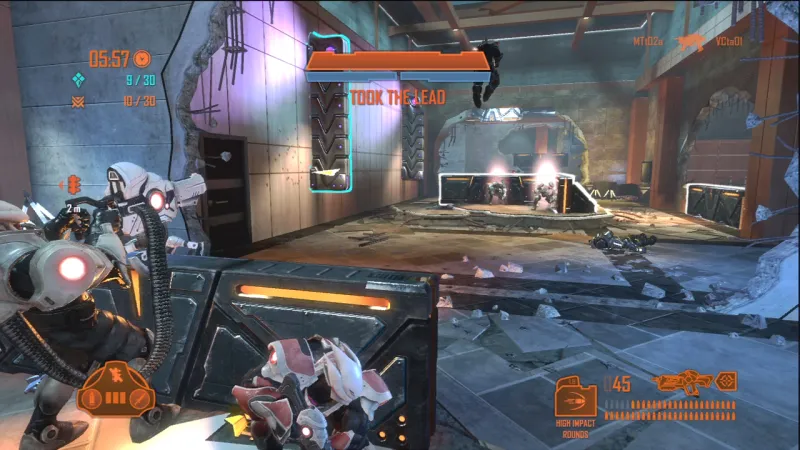Viewport: 800px width, 450px height.
Task: Click the round emblem beside the match timer
Action: (142, 58)
